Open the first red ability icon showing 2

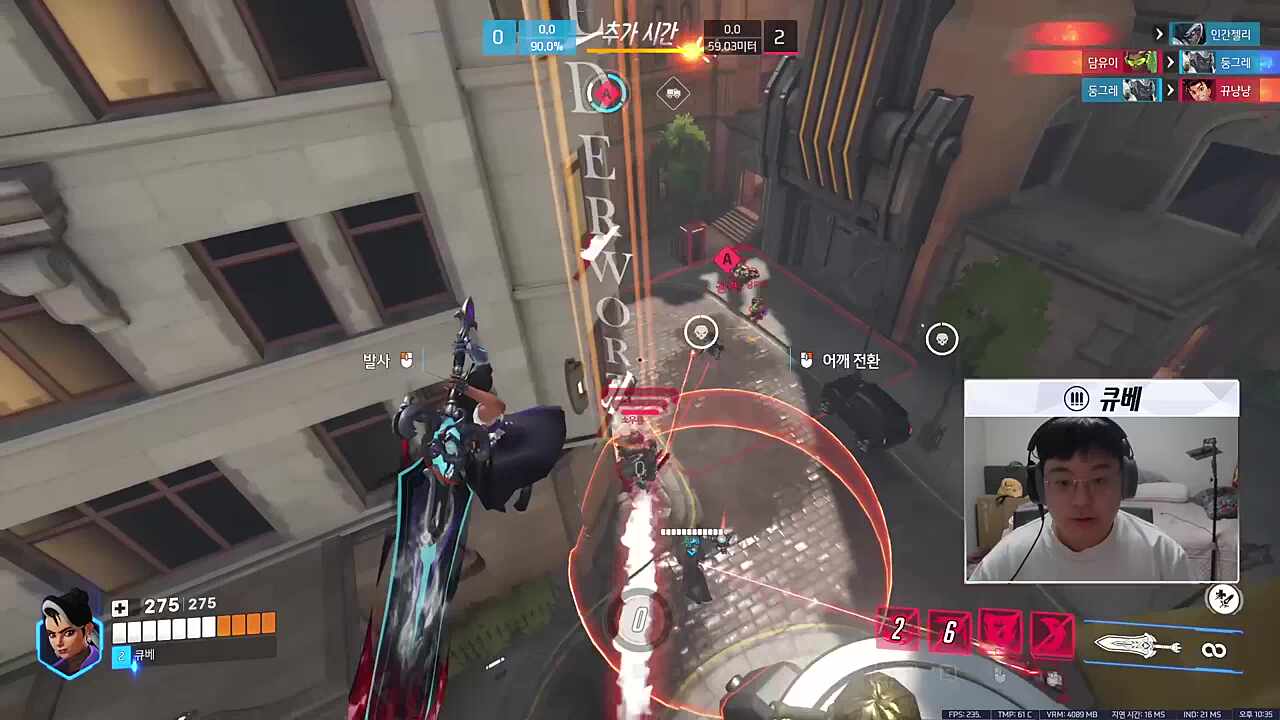[x=897, y=631]
